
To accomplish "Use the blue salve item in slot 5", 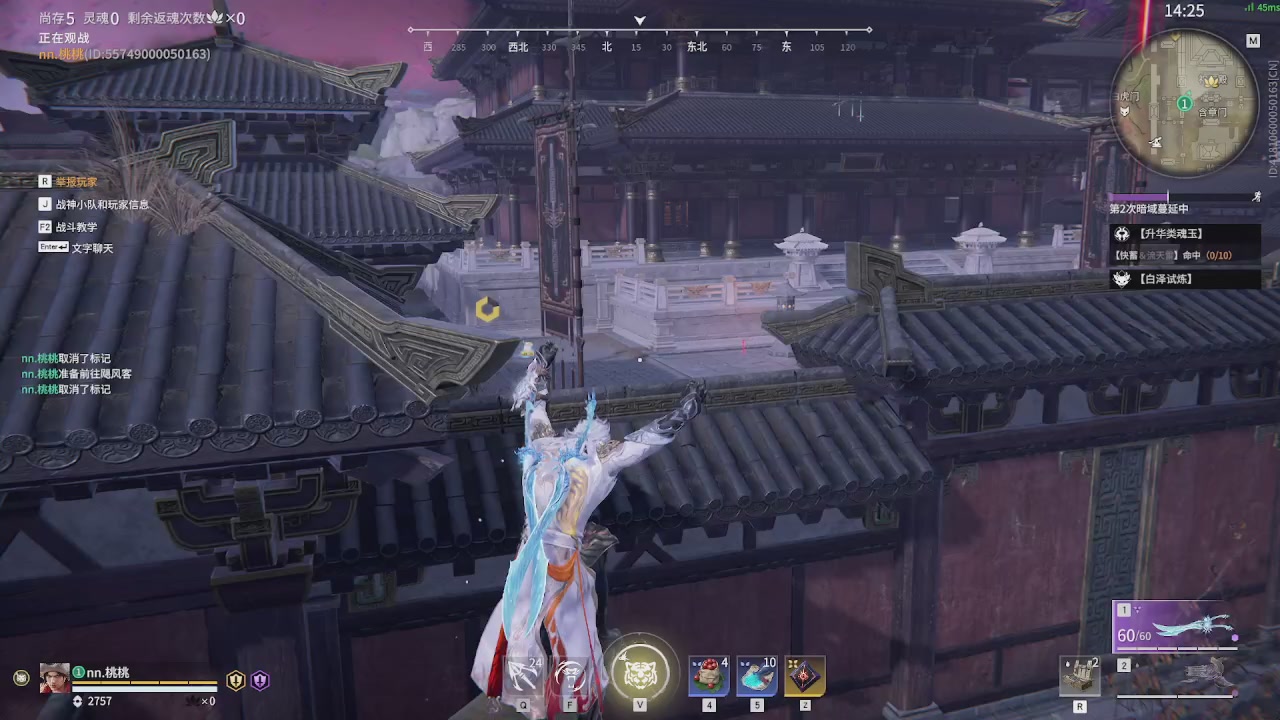I will point(756,675).
